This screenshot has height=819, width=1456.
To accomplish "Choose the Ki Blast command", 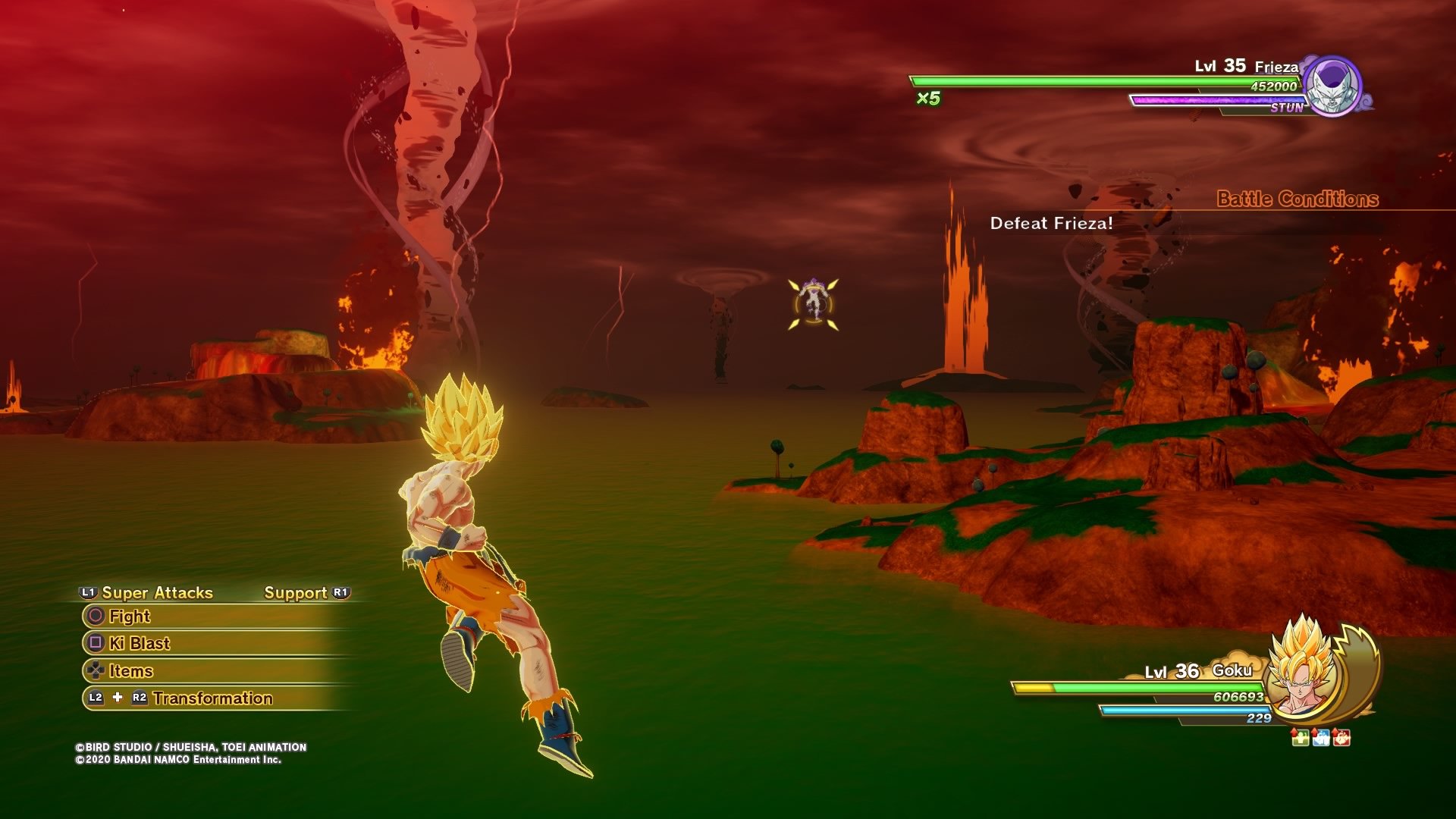I will coord(140,644).
